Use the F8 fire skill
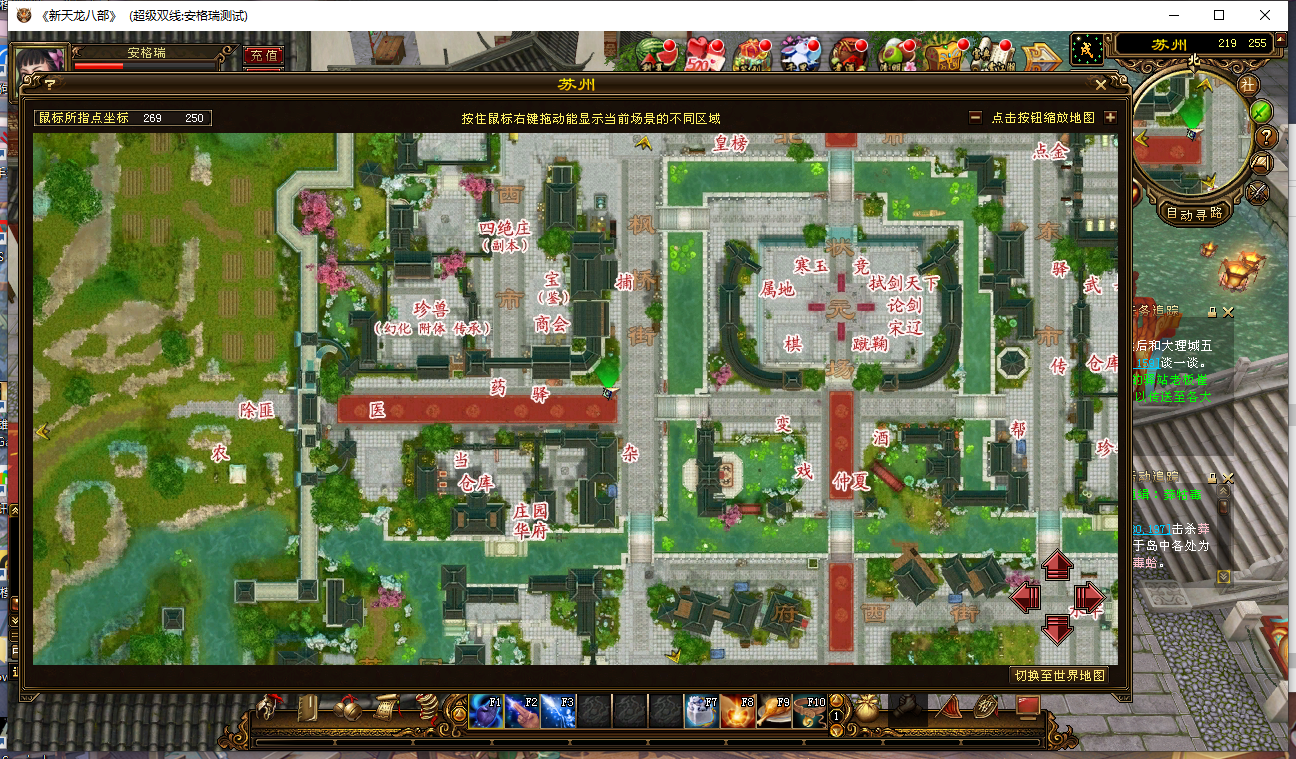This screenshot has height=759, width=1296. click(x=737, y=710)
